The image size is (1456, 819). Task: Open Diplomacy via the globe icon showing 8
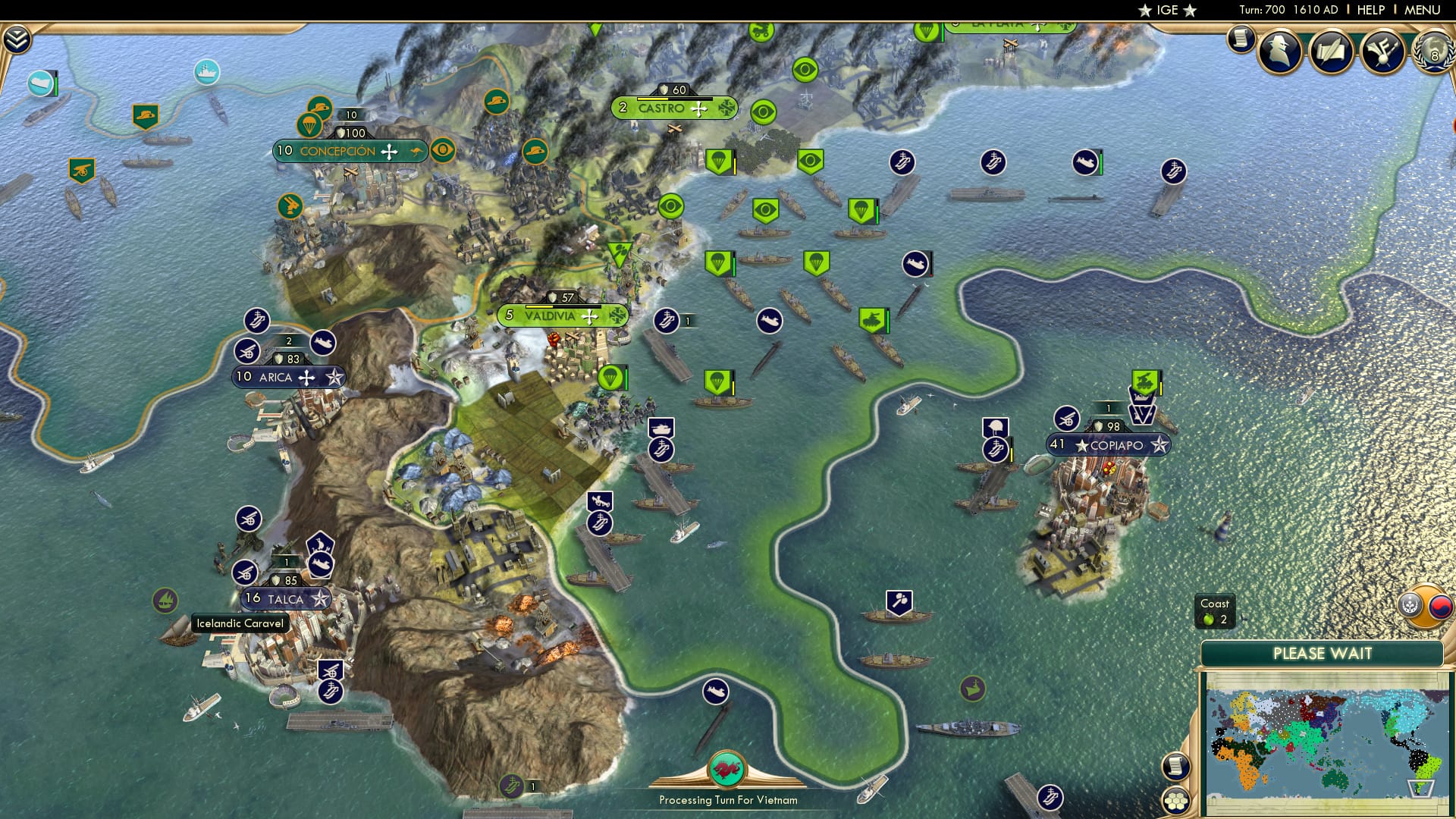click(1435, 53)
